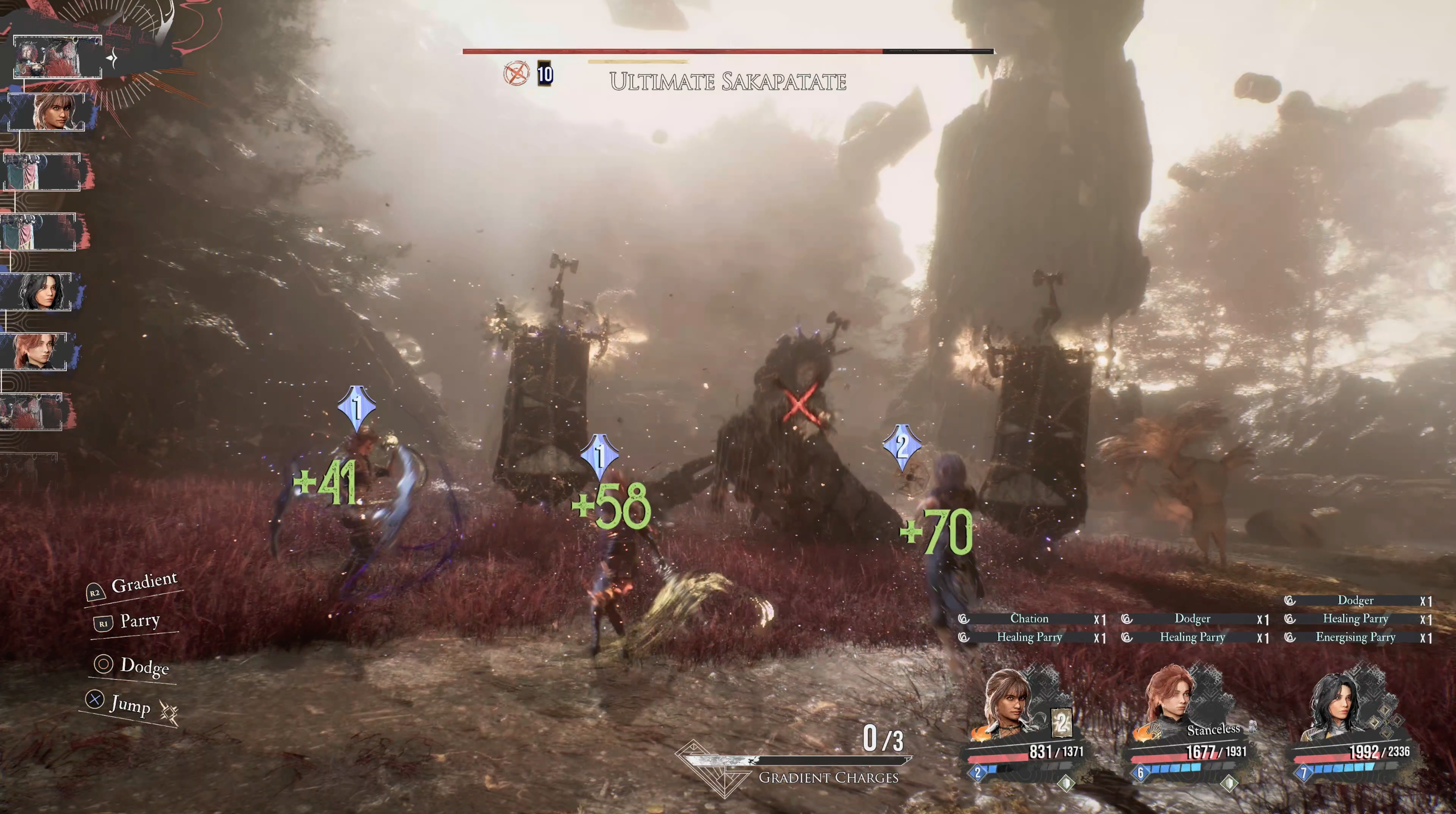The image size is (1456, 814).
Task: Select the Energising Parry buff entry
Action: click(1355, 637)
